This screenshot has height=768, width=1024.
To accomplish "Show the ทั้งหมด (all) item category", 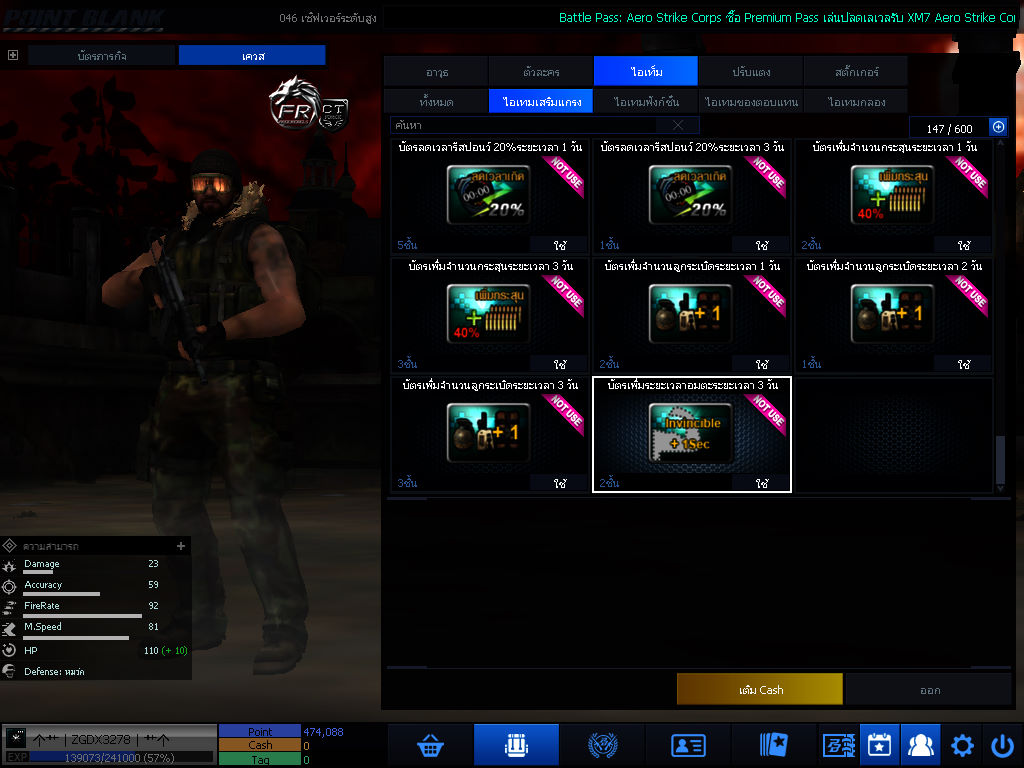I will click(436, 101).
